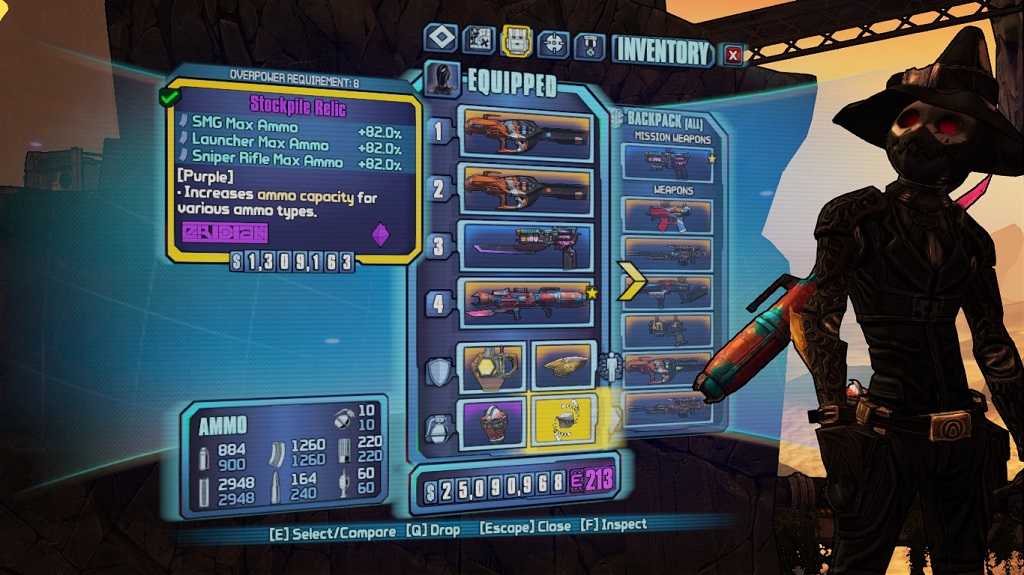Open the skills tab with the crosshair icon

click(x=553, y=44)
